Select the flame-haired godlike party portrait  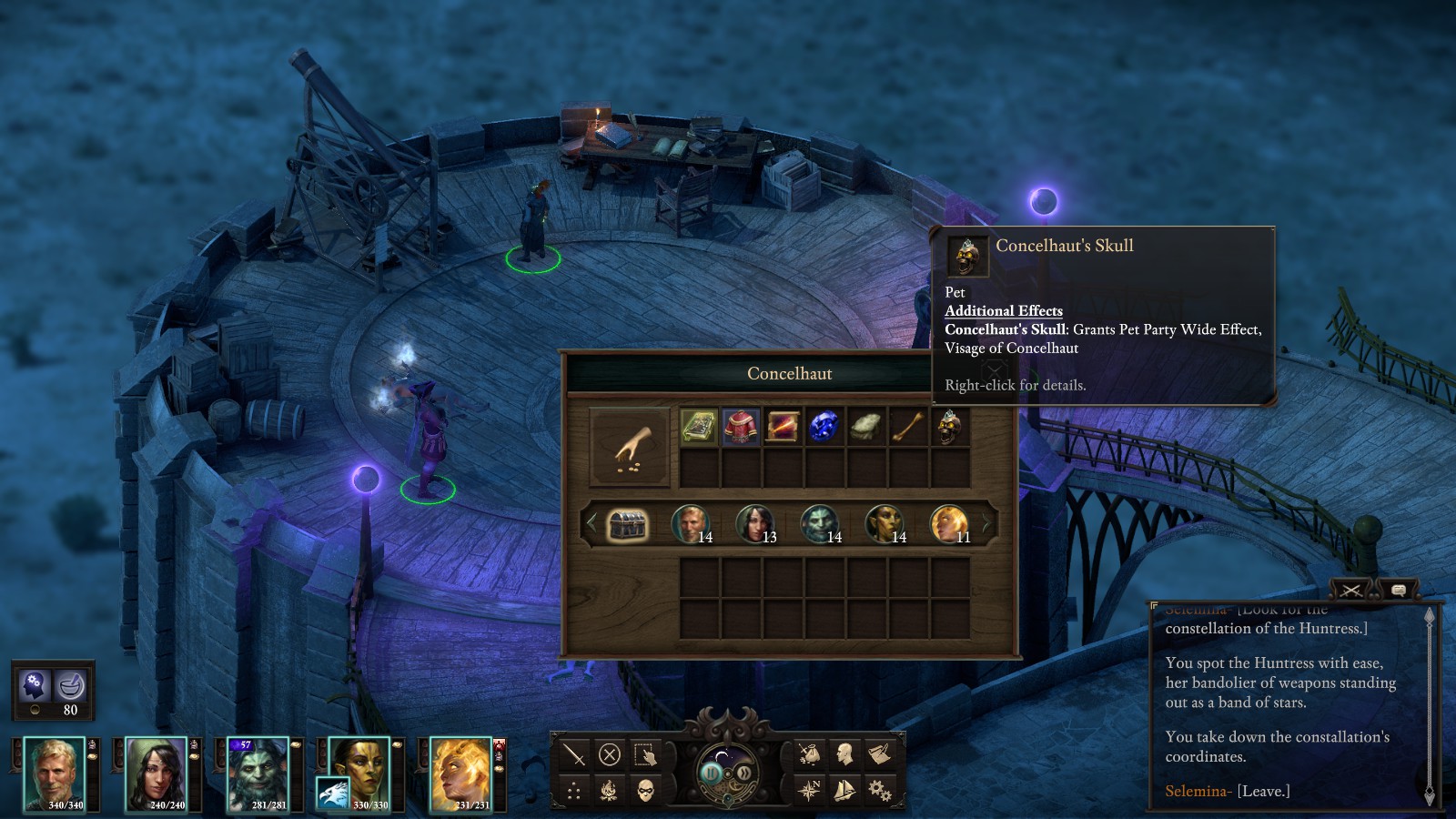click(x=460, y=773)
